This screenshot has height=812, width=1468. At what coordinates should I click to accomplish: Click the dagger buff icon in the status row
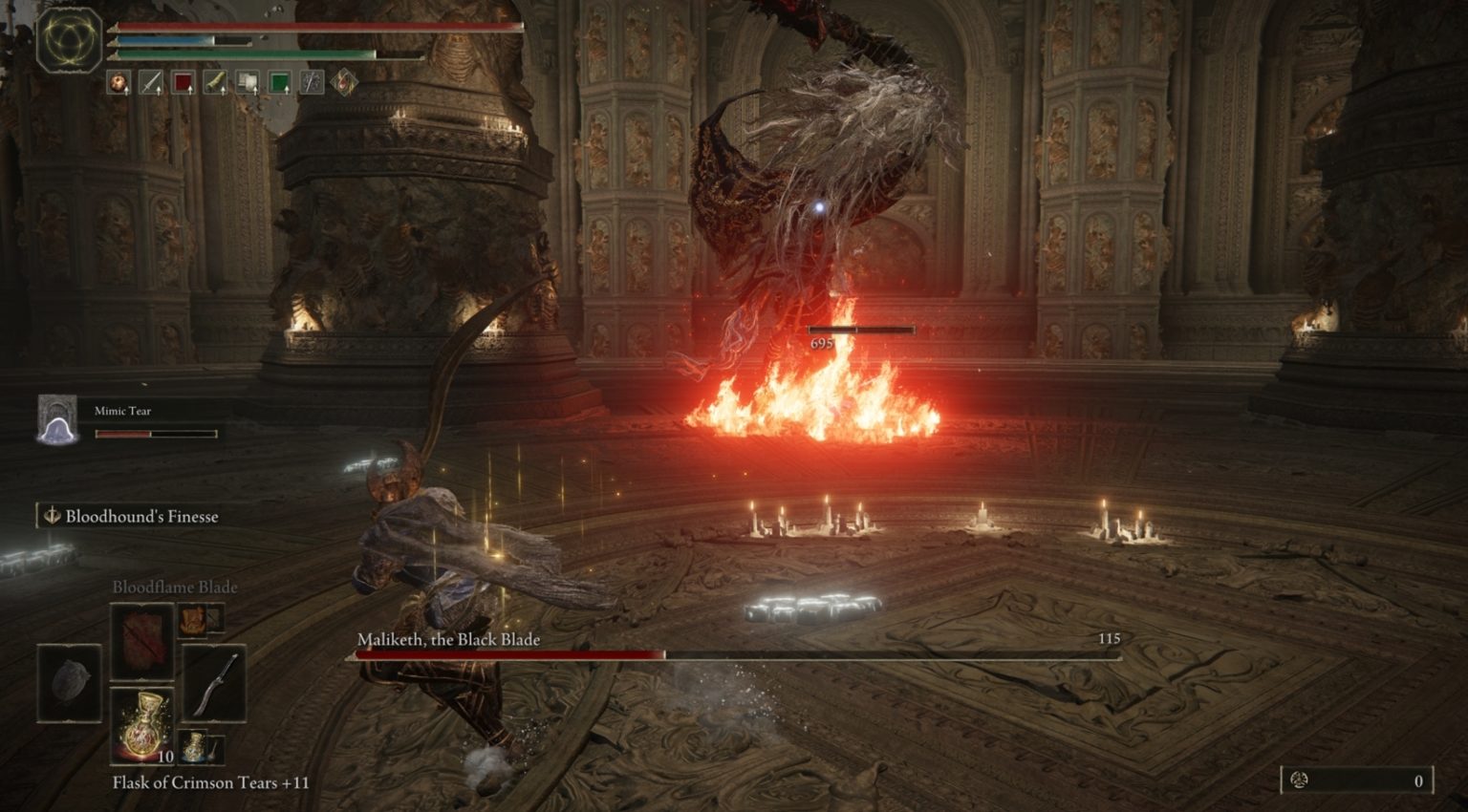[x=150, y=80]
